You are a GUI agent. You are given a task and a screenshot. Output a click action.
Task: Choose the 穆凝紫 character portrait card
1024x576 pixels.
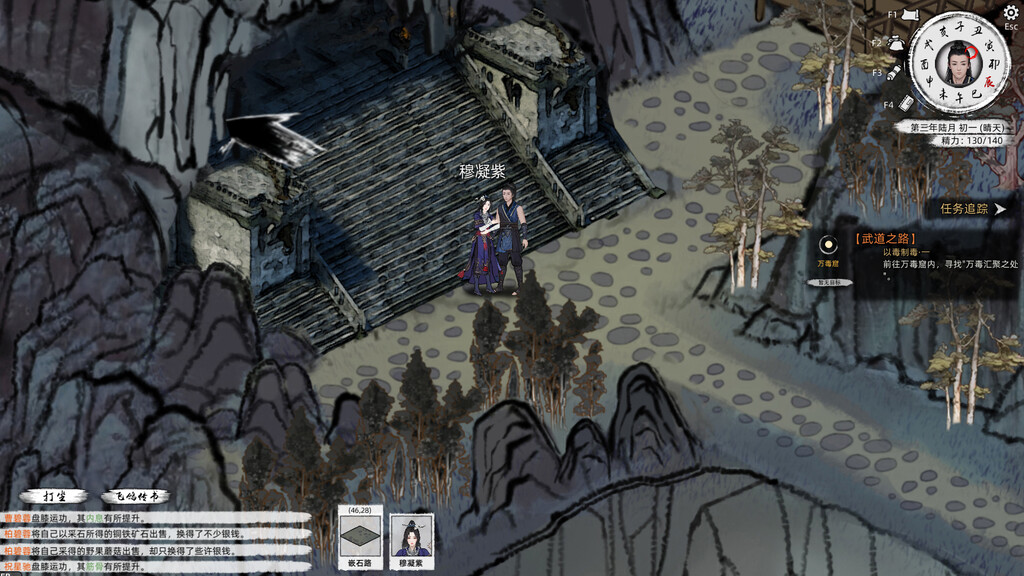coord(412,538)
